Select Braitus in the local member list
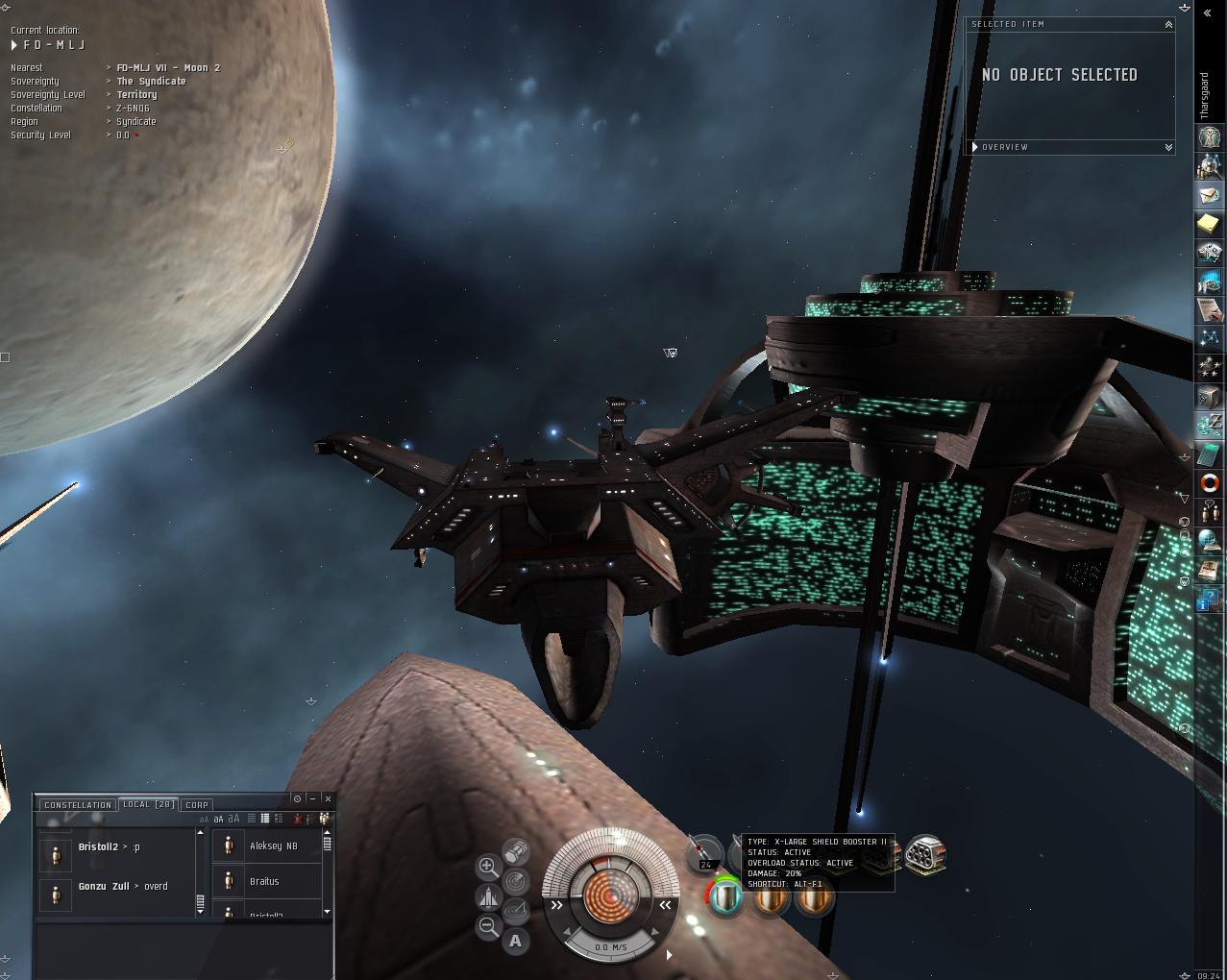Viewport: 1227px width, 980px height. [264, 881]
